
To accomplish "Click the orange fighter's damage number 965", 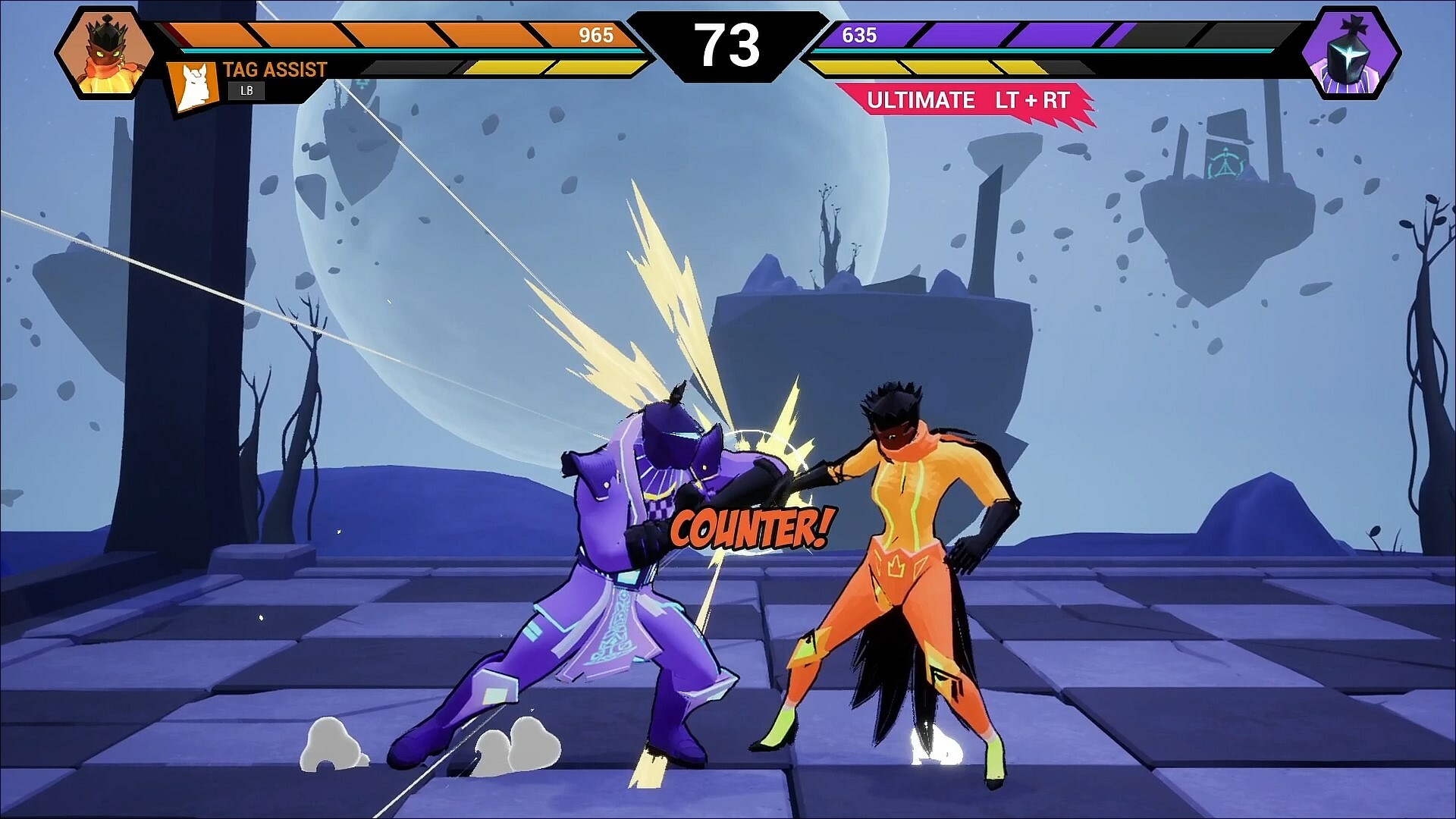I will (598, 35).
